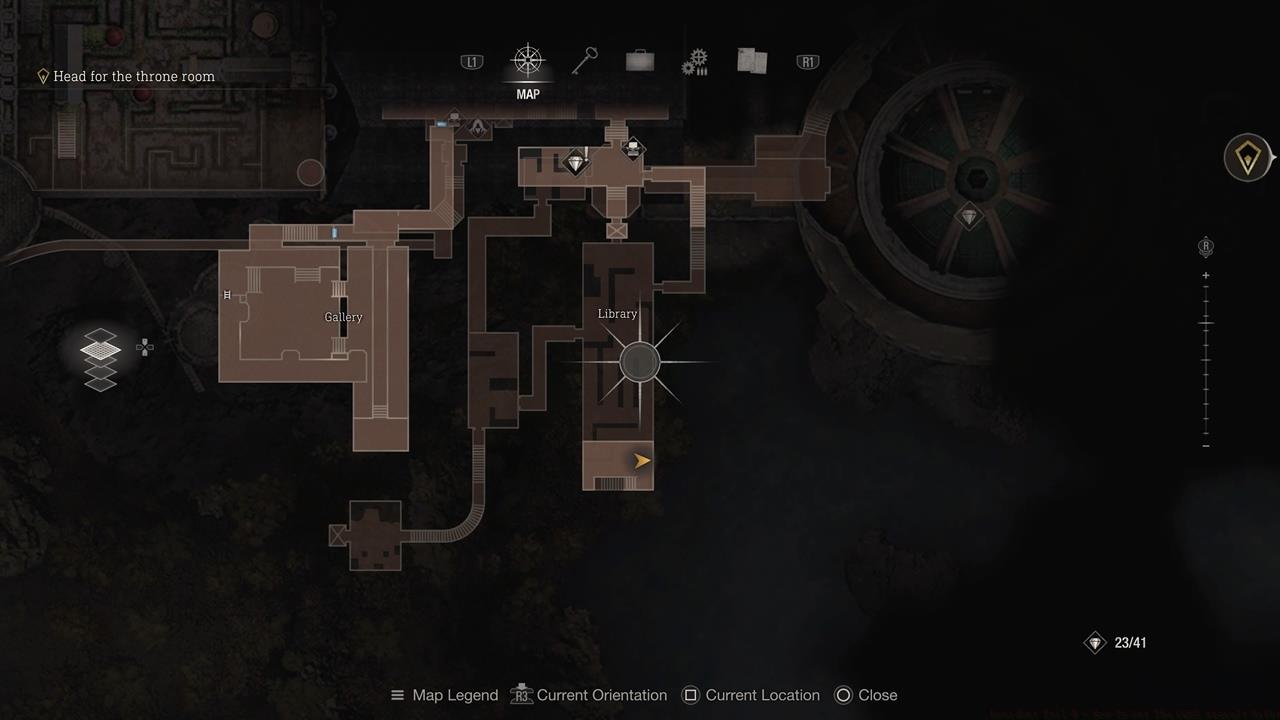This screenshot has height=720, width=1280.
Task: Adjust the map zoom slider
Action: coord(1206,324)
